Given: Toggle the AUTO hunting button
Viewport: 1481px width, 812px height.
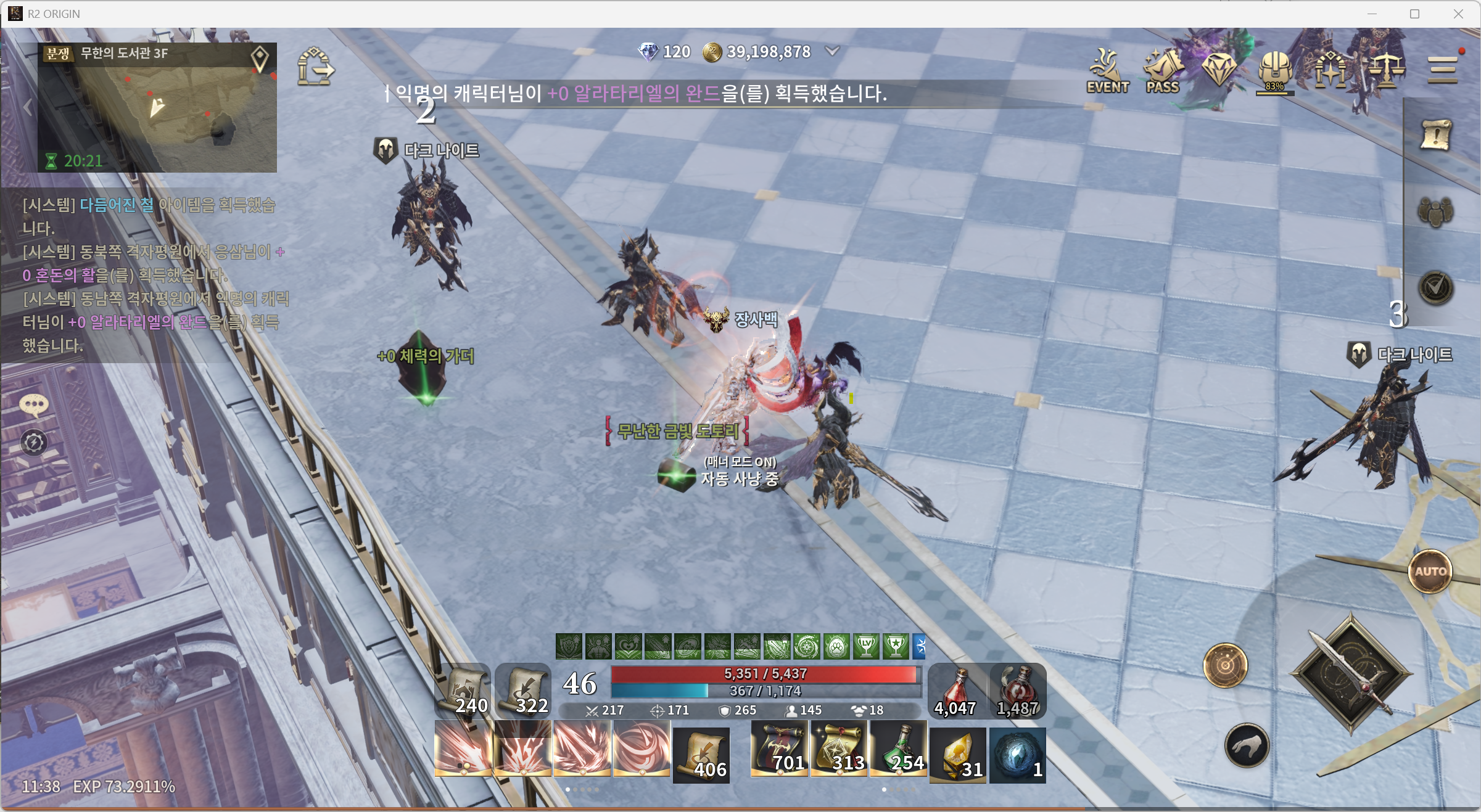Looking at the screenshot, I should coord(1430,572).
